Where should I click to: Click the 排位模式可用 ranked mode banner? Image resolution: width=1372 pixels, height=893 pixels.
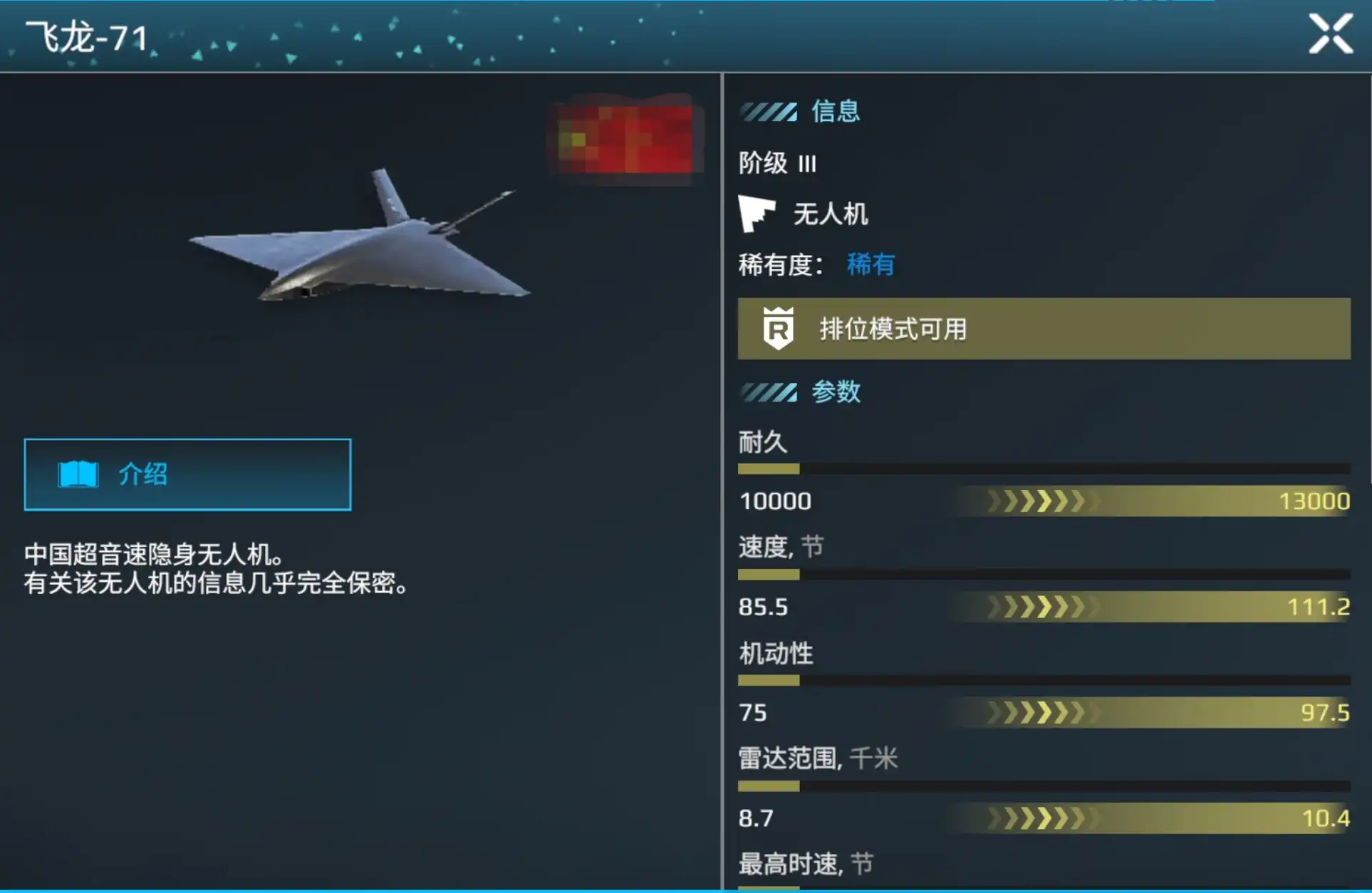[1044, 329]
